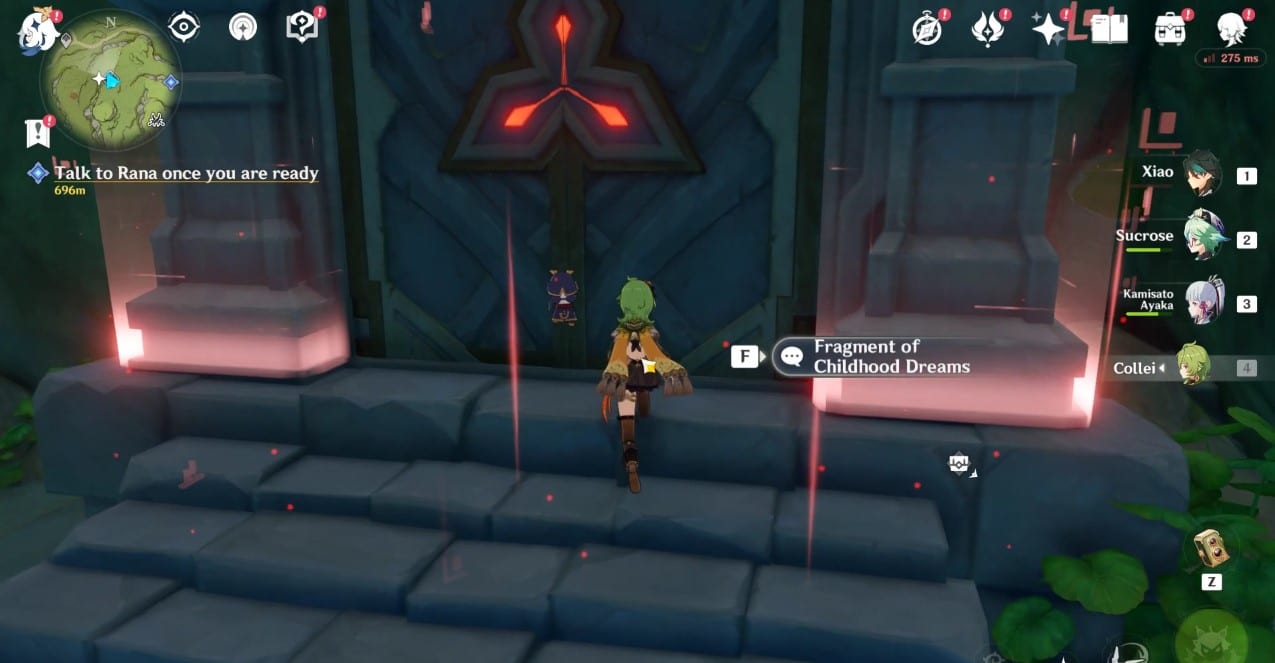Activate the eye-shaped elemental sight icon
This screenshot has height=663, width=1275.
point(184,27)
